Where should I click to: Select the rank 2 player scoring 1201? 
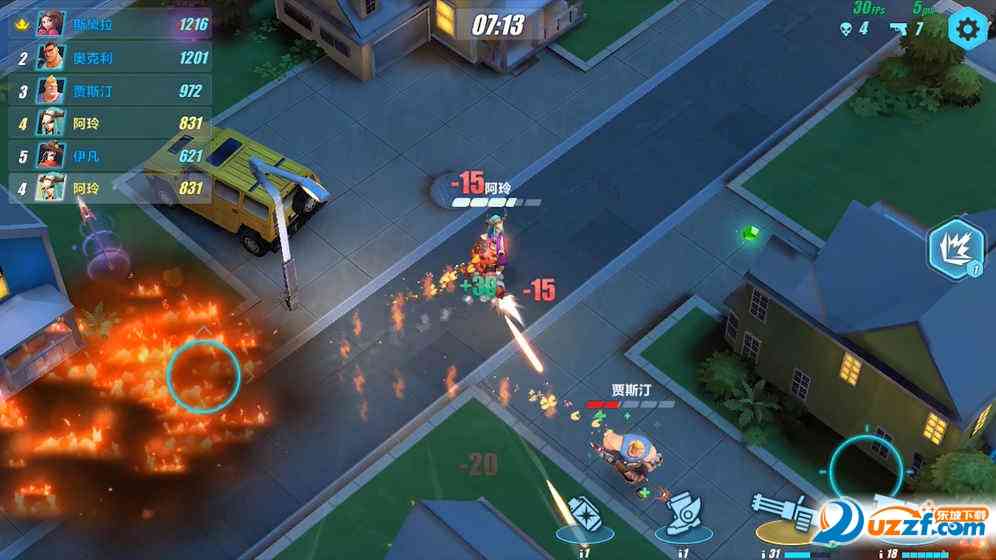(x=110, y=58)
